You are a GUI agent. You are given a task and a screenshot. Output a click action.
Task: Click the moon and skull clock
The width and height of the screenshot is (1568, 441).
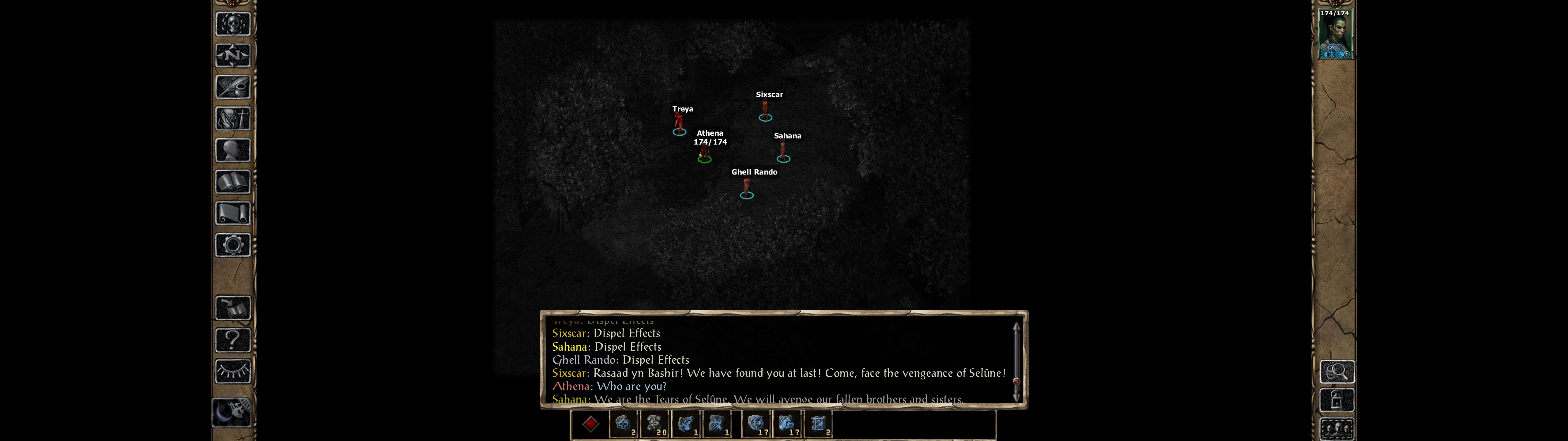click(232, 412)
